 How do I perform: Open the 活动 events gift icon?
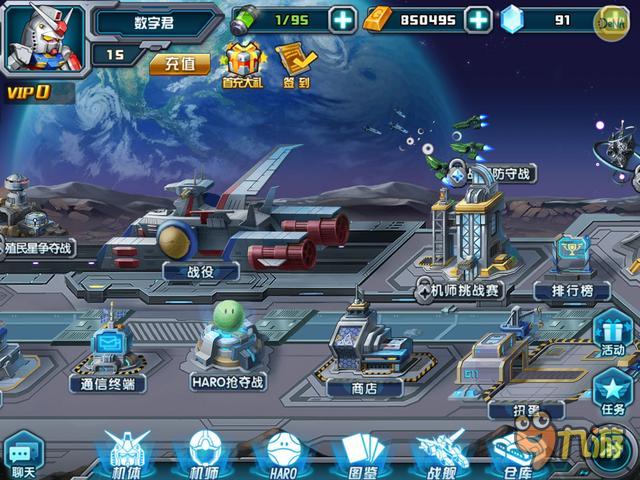click(612, 333)
